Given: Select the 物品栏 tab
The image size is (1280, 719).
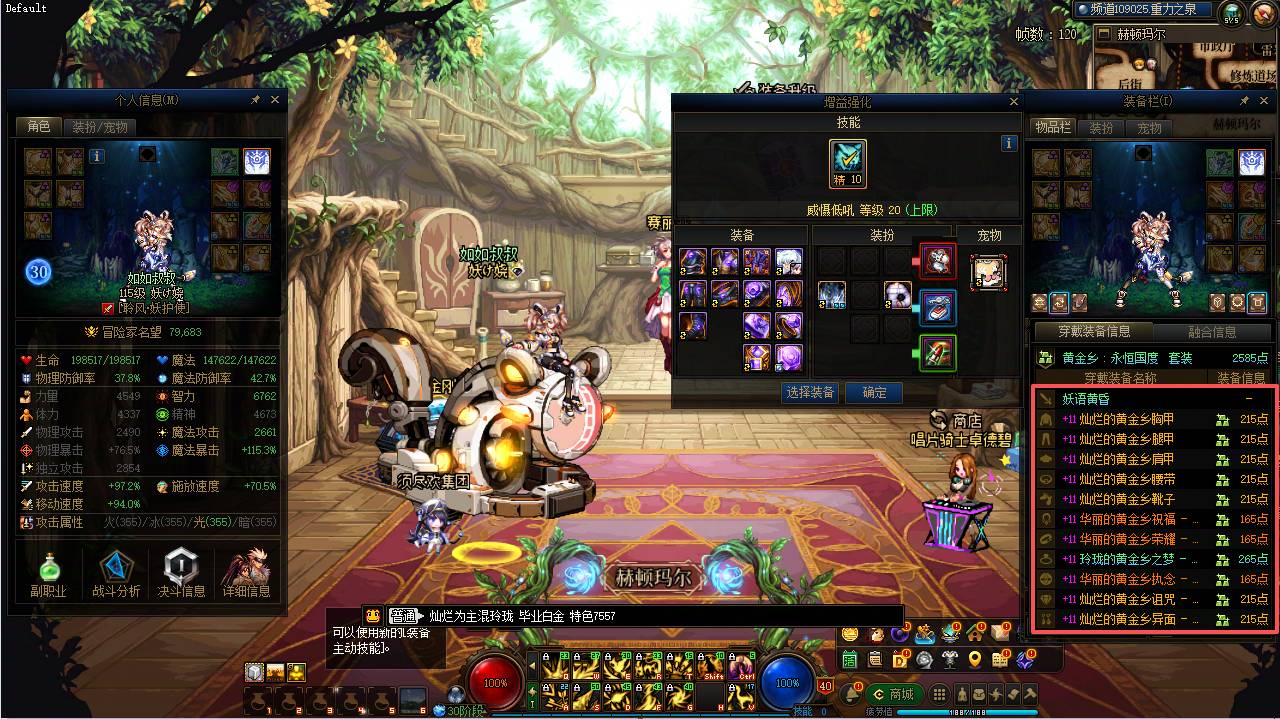Looking at the screenshot, I should pos(1053,128).
